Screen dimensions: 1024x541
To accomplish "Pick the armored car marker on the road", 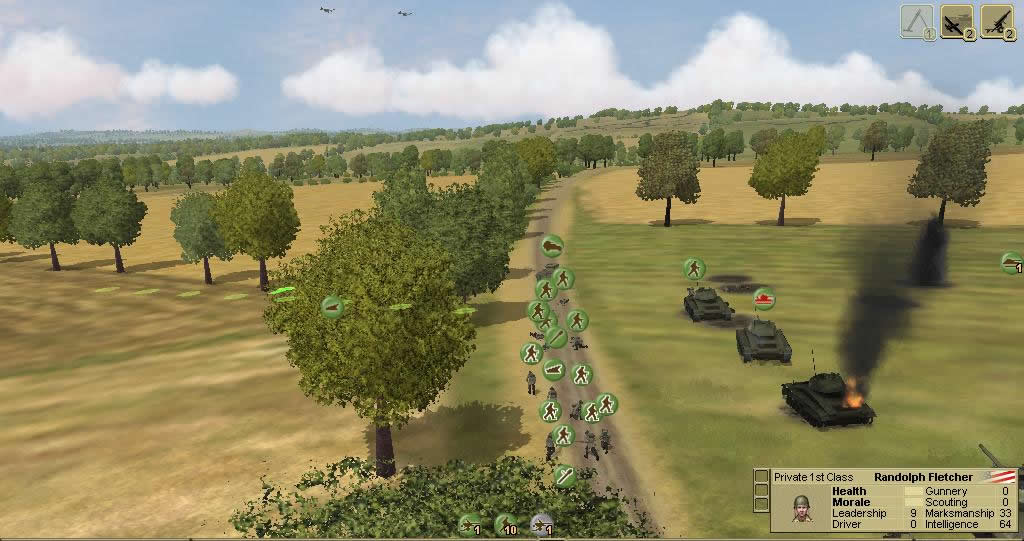I will tap(552, 246).
